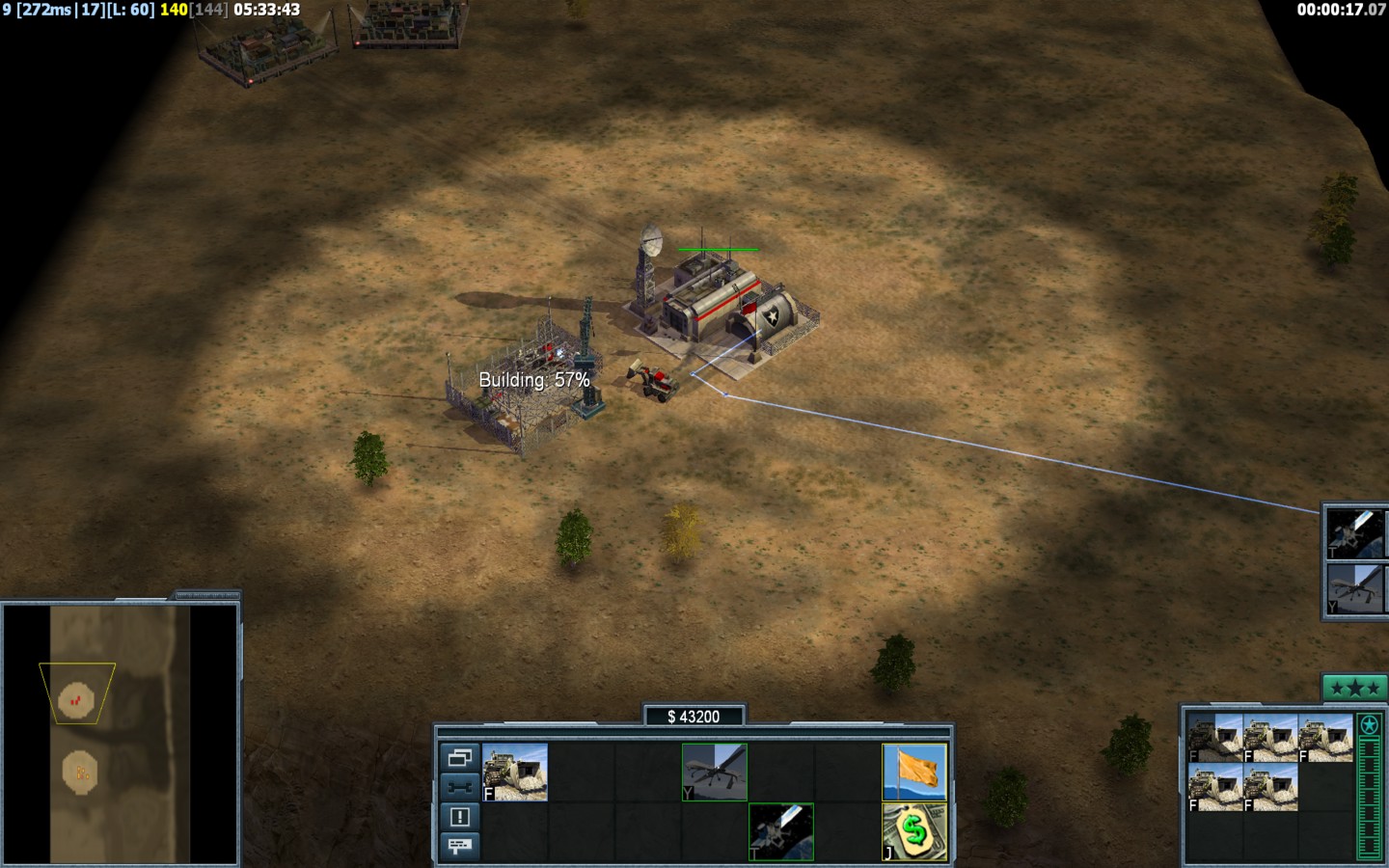Screen dimensions: 1389x868
Task: Use the Spy Drone shortcut in the side panel
Action: (x=1355, y=588)
